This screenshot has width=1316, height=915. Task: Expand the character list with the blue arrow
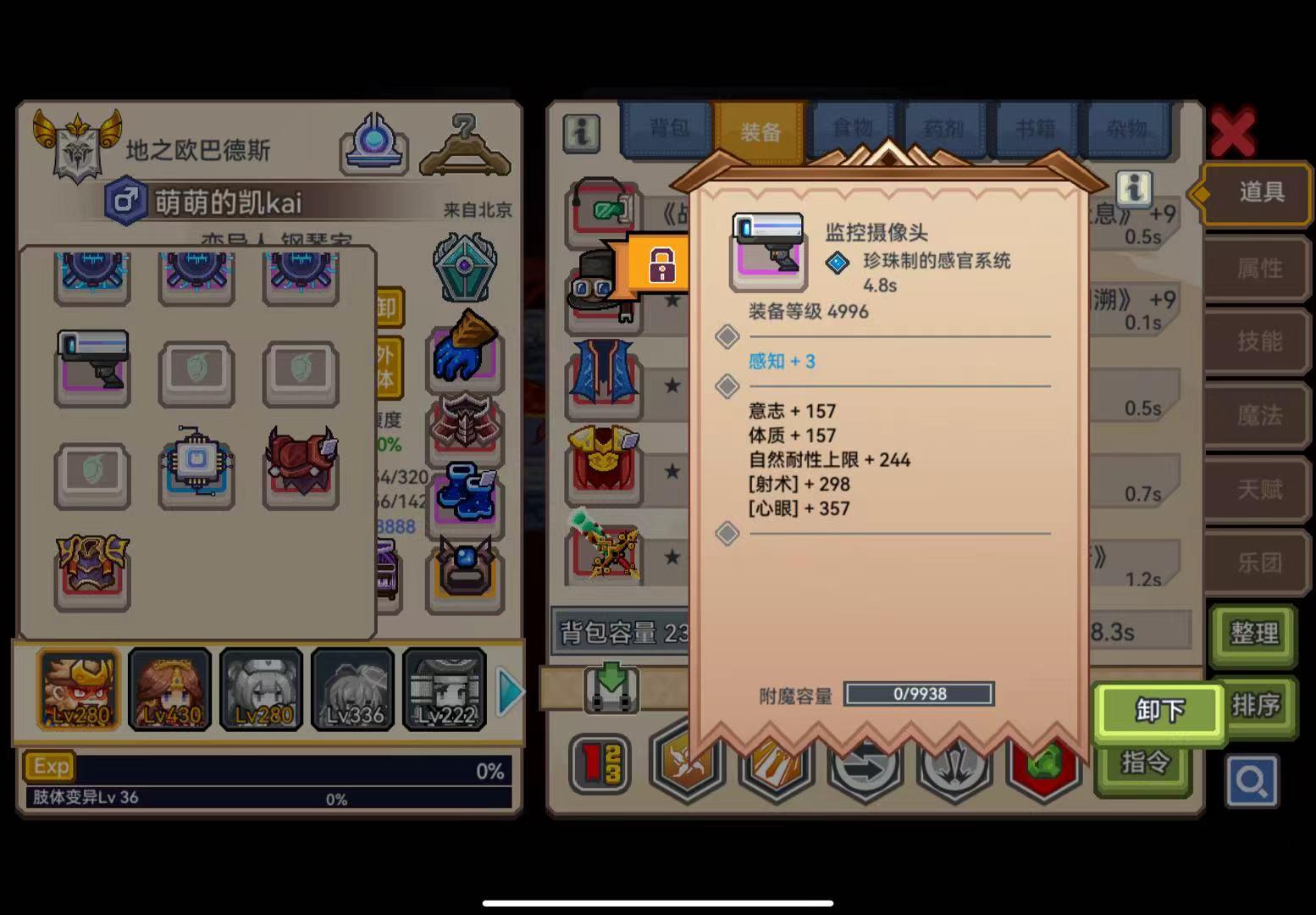pos(508,690)
